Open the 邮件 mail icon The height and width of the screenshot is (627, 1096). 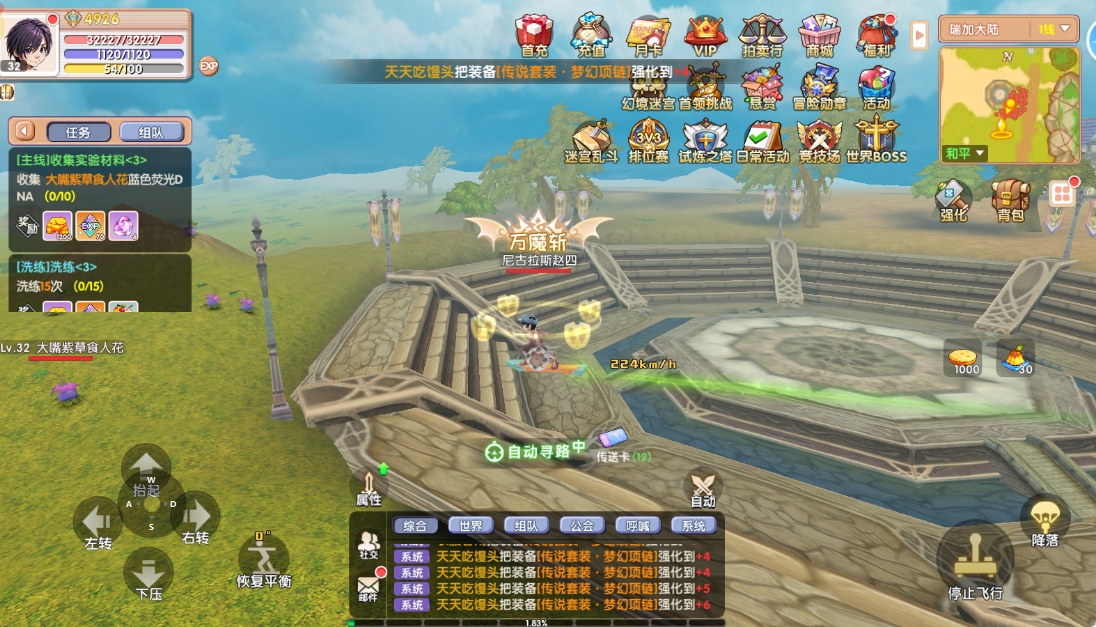point(368,586)
